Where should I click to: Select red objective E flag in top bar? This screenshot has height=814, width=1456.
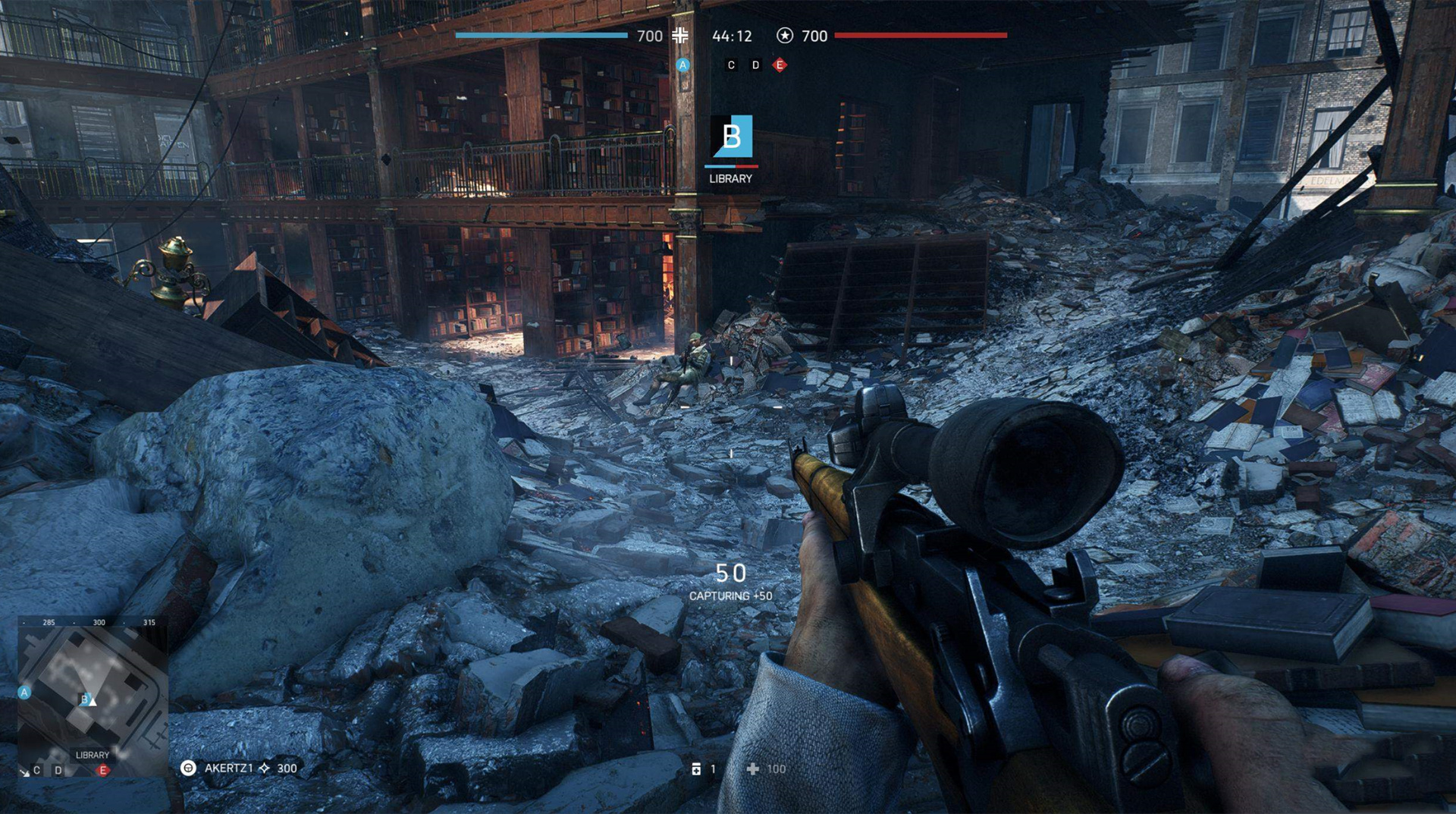pos(780,65)
